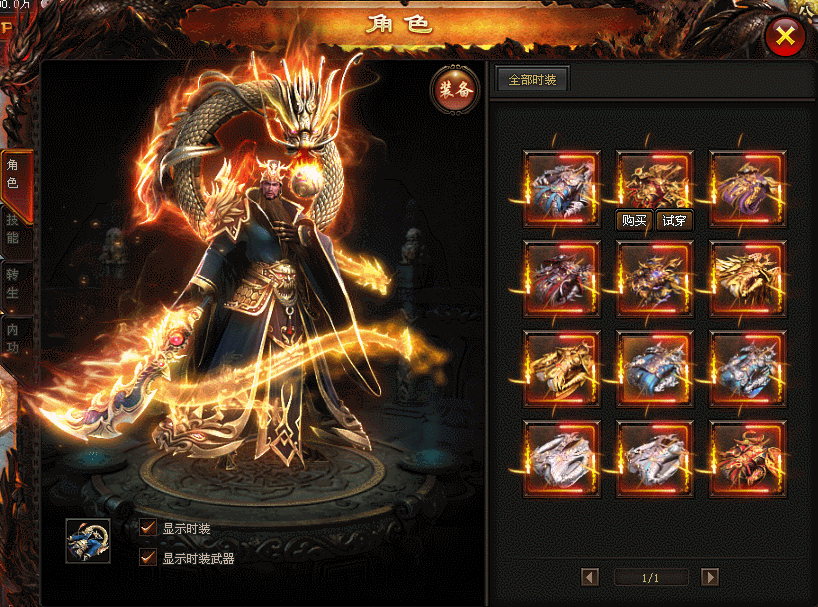The height and width of the screenshot is (607, 818).
Task: Show the 内功 inner power tab
Action: click(14, 337)
